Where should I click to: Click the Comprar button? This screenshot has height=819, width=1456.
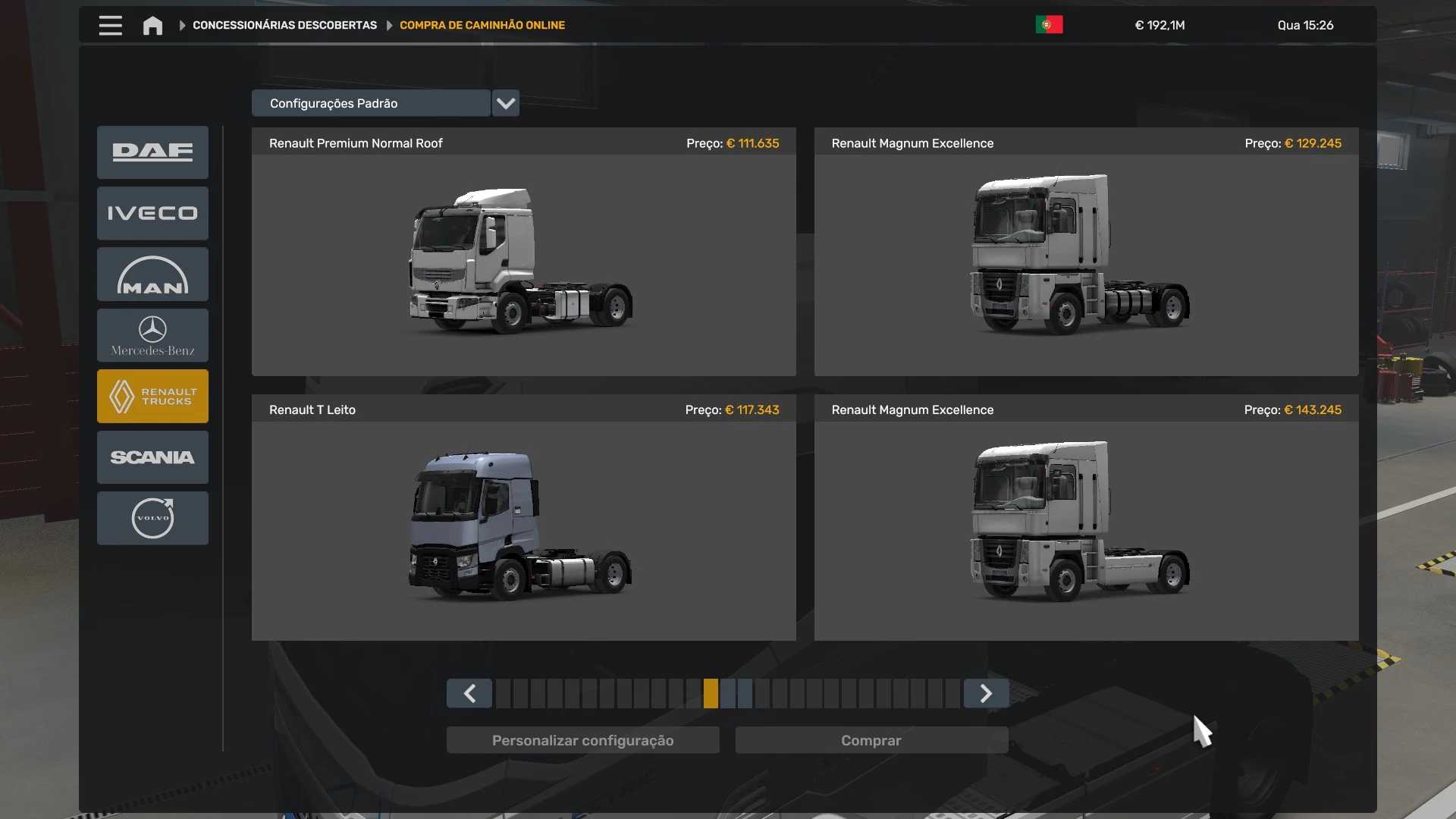(x=871, y=740)
